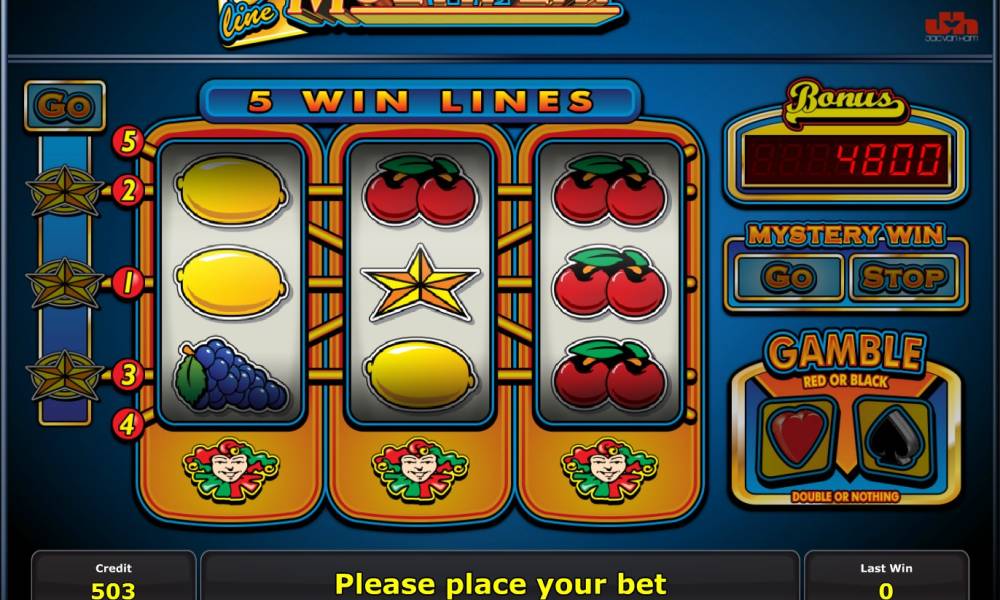
Task: Choose win line number 3
Action: 128,375
